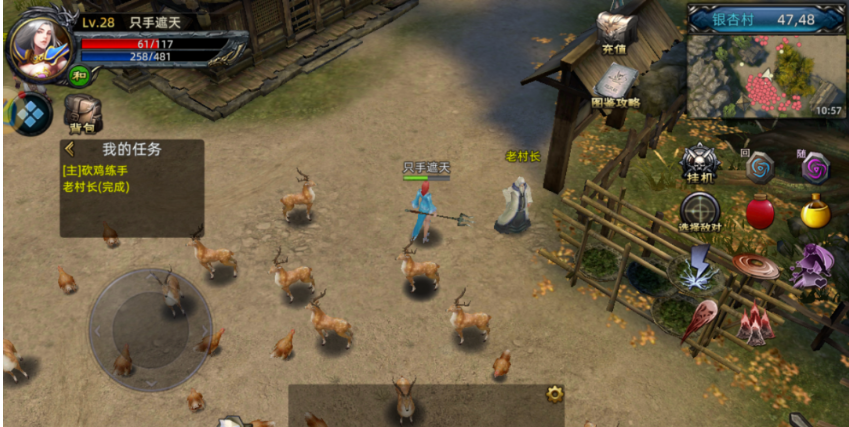Activate the blue lightning bolt skill
Image resolution: width=849 pixels, height=427 pixels.
tap(700, 266)
